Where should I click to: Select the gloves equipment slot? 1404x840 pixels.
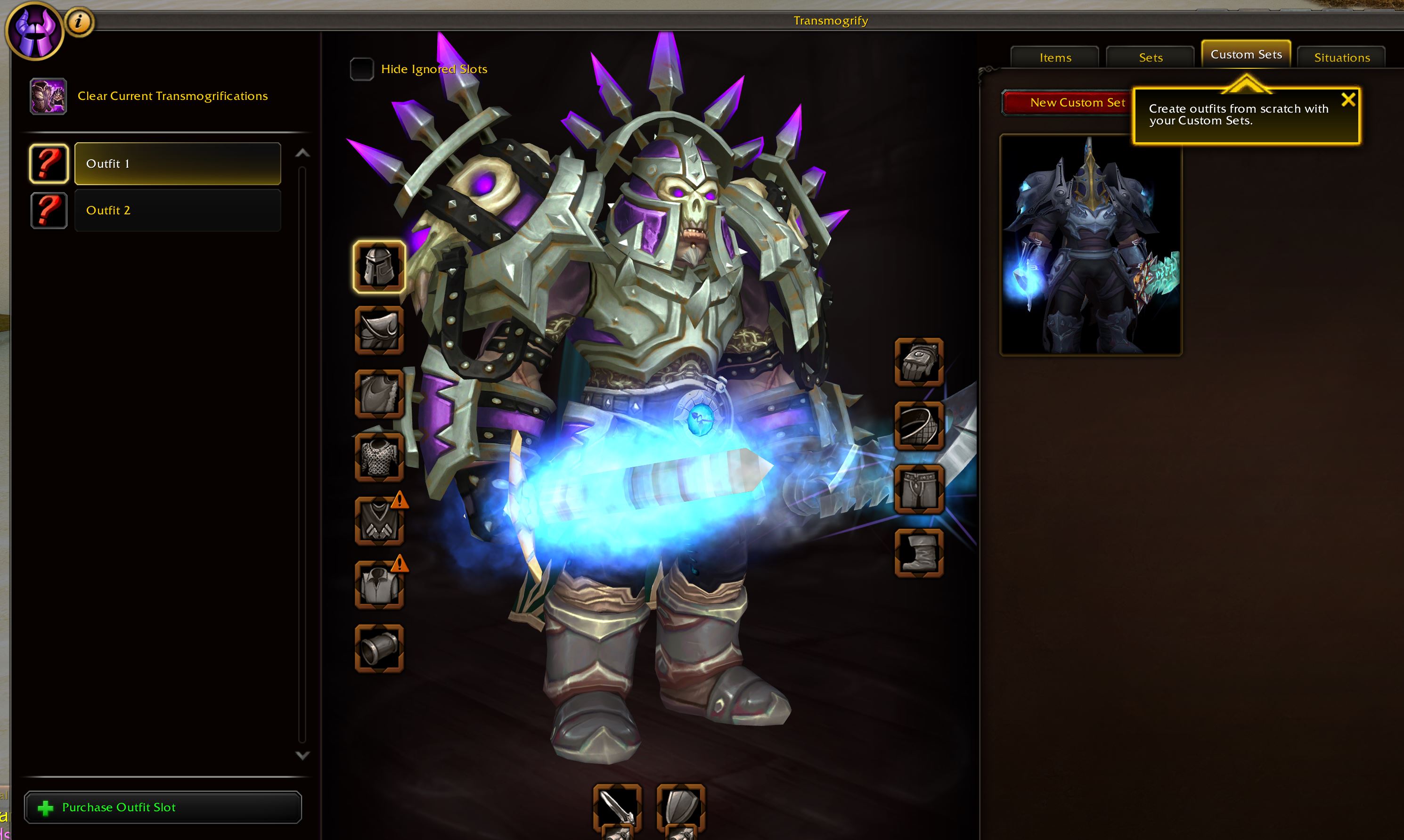918,362
